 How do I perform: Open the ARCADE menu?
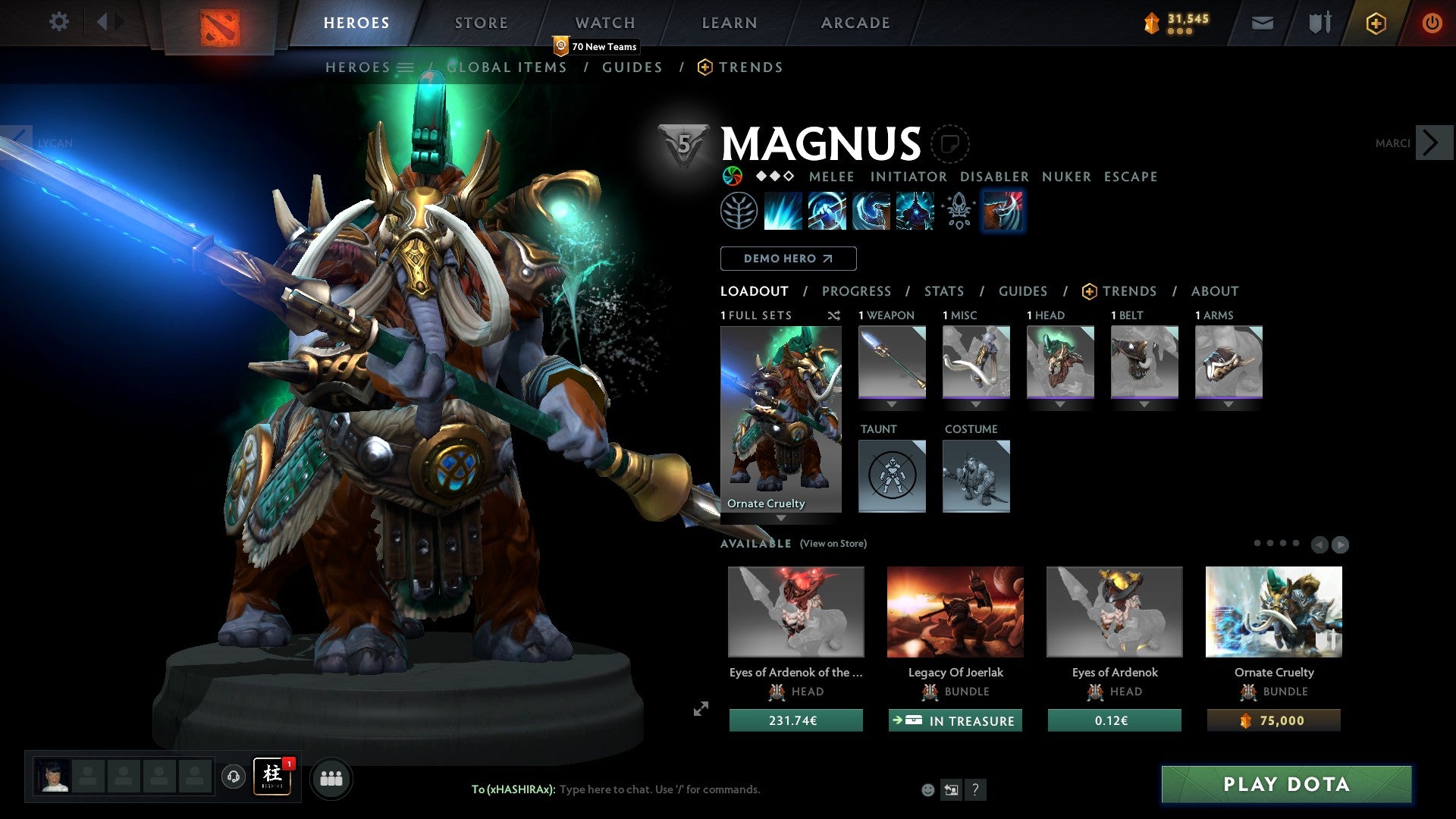pos(855,22)
